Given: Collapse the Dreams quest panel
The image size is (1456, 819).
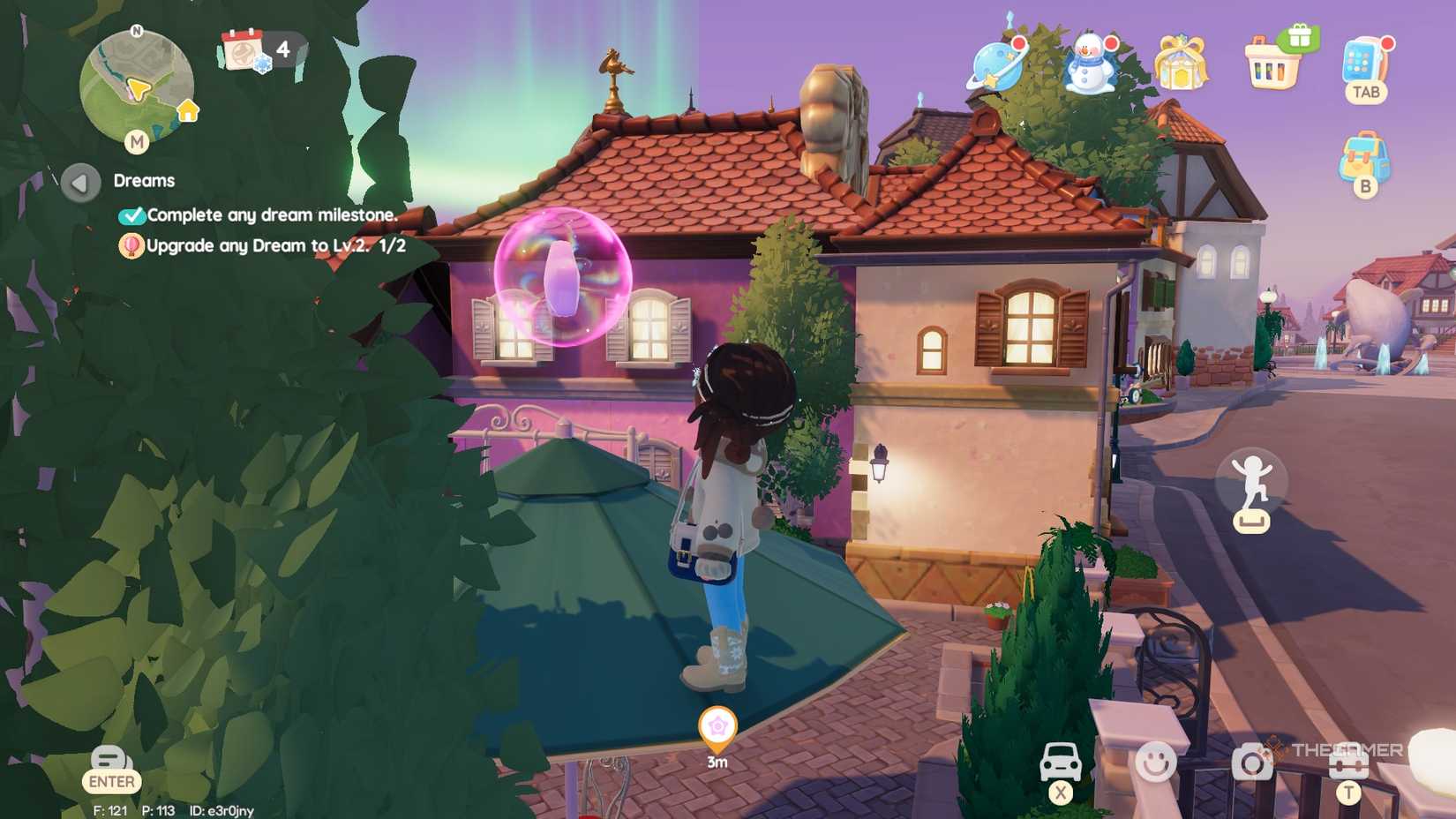Looking at the screenshot, I should (x=80, y=181).
